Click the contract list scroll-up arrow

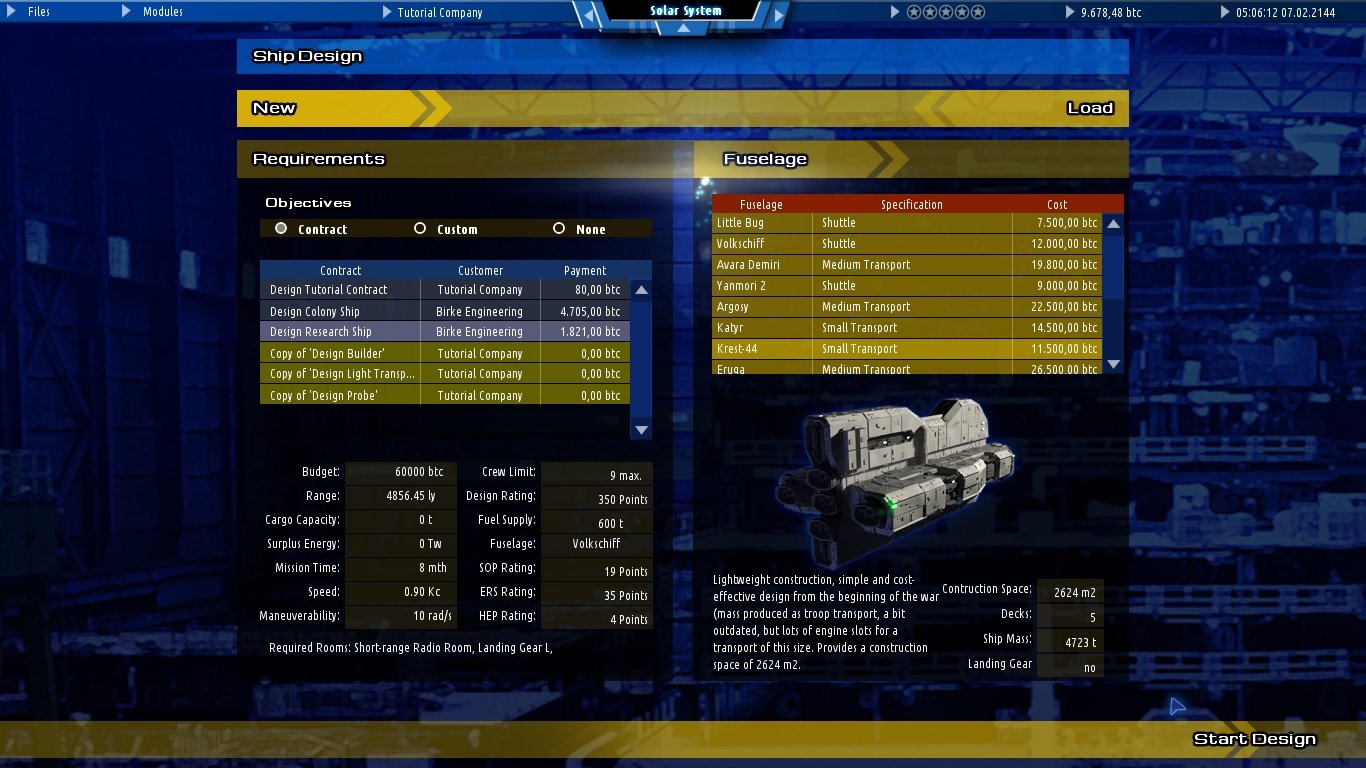coord(641,289)
